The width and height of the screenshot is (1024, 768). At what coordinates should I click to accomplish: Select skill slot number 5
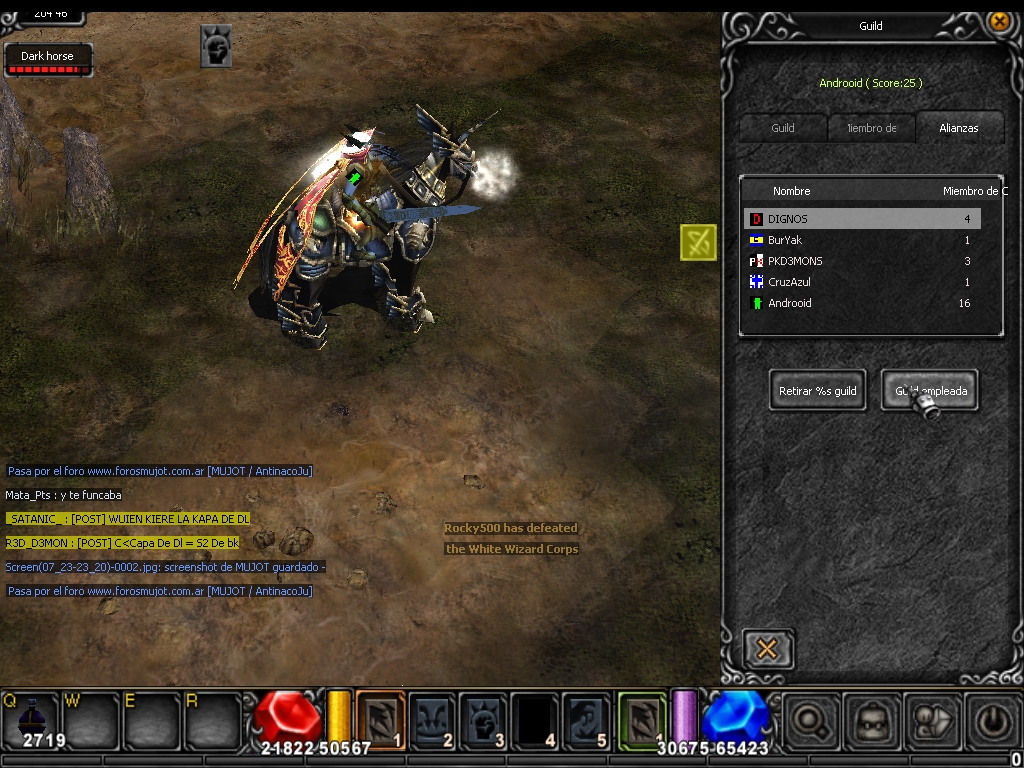coord(586,720)
